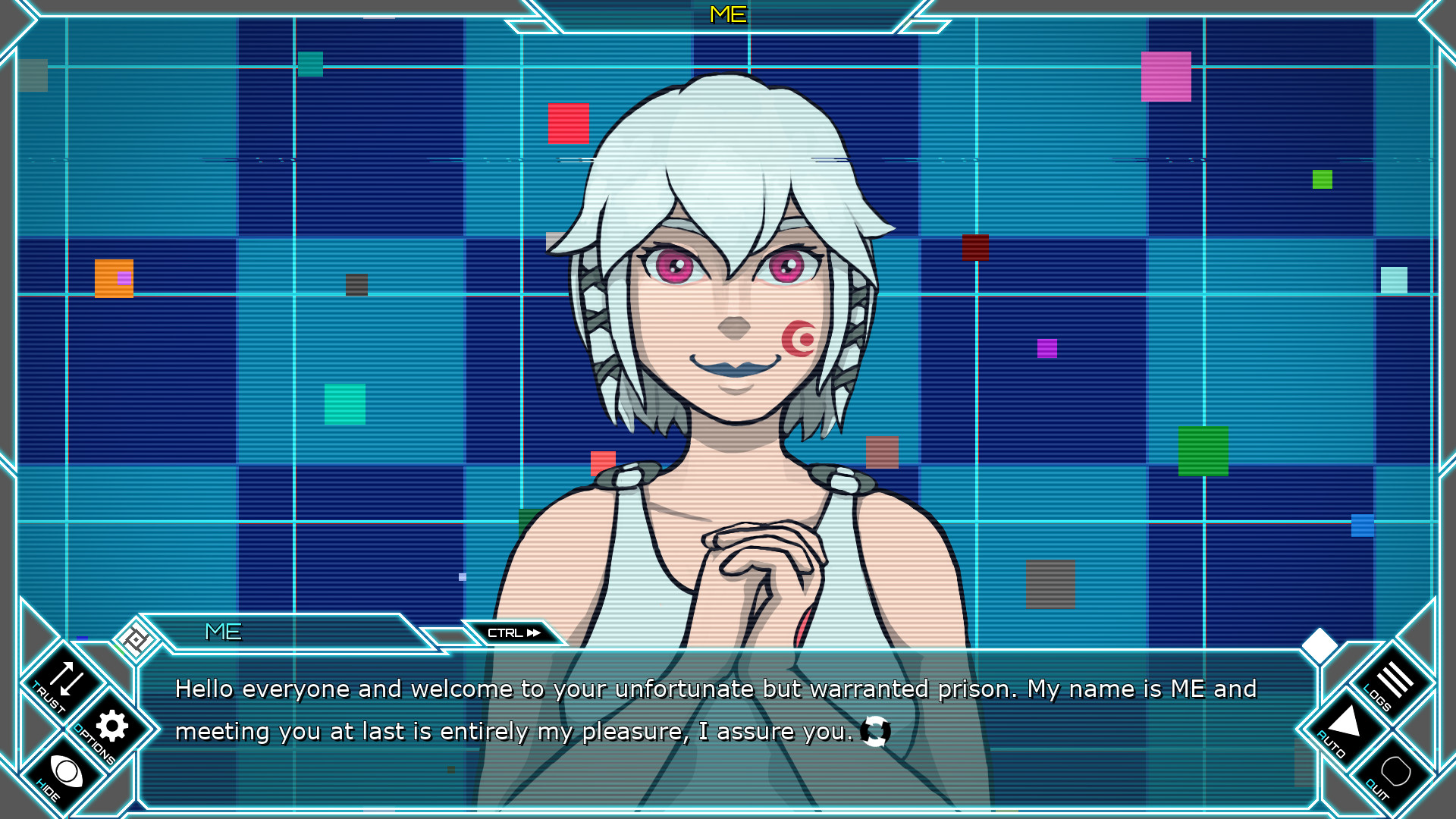Screen dimensions: 1456x819
Task: Select the ME nameplate tab
Action: [x=224, y=631]
